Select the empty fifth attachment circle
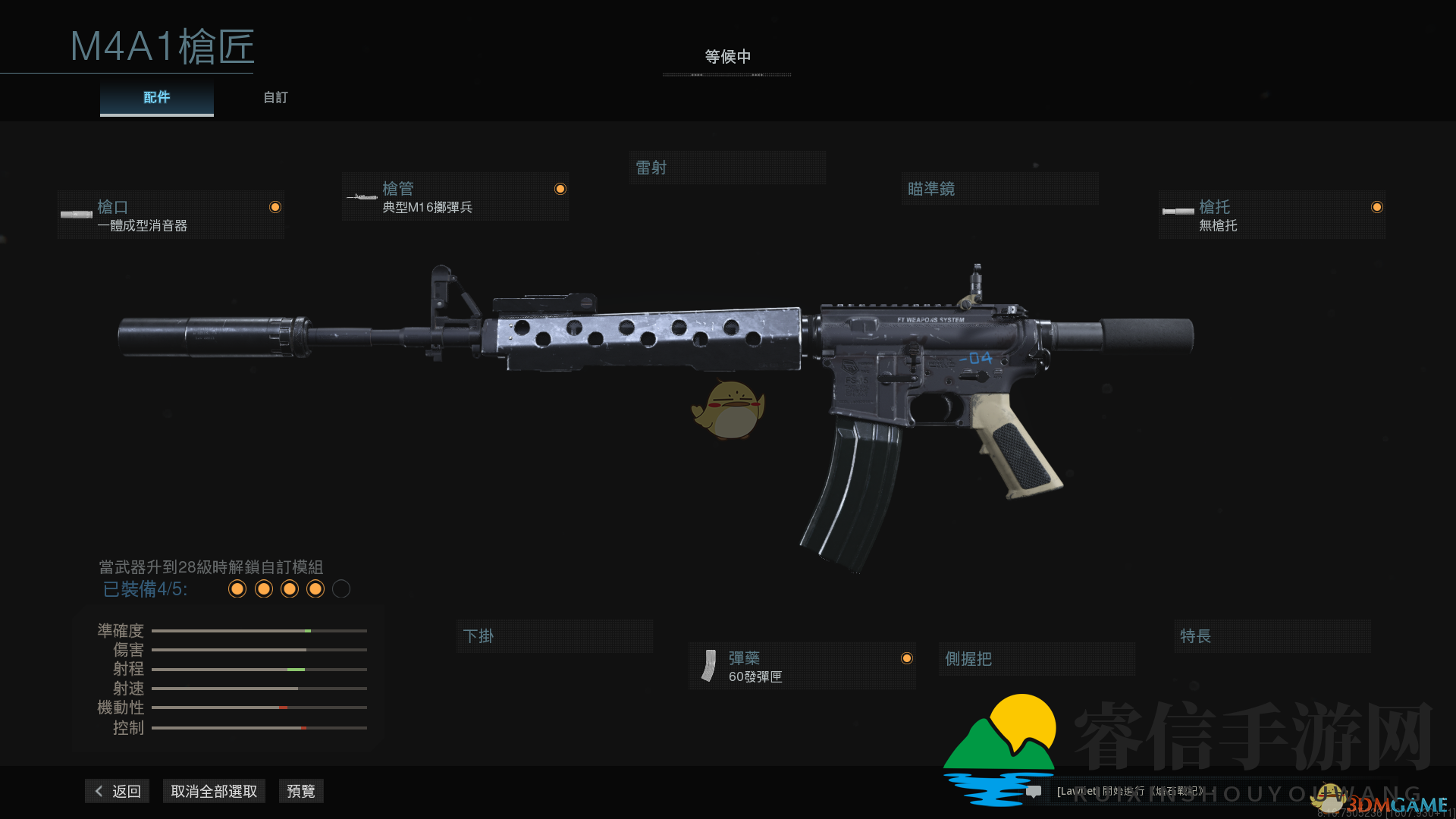The width and height of the screenshot is (1456, 819). point(340,589)
